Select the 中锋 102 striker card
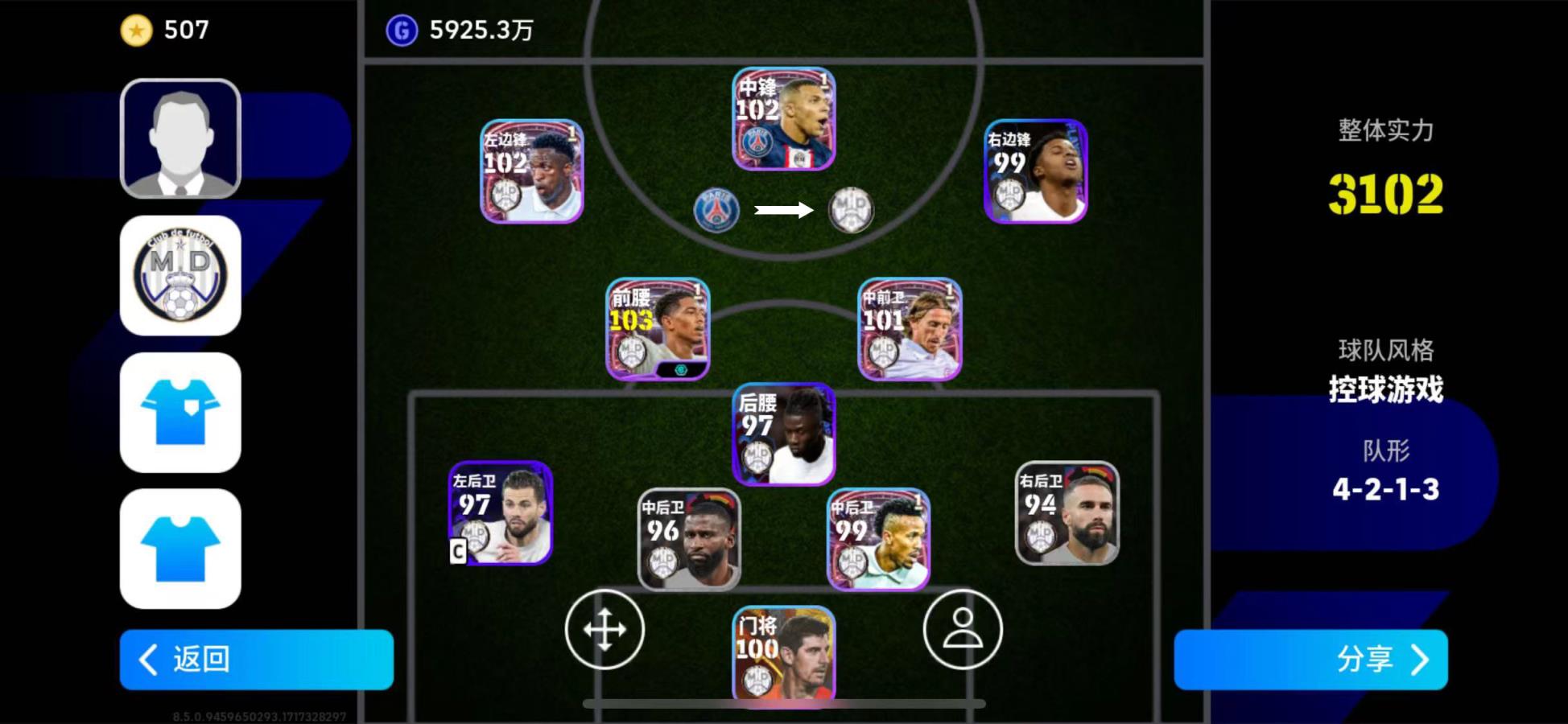Screen dimensions: 1568x724 [783, 119]
